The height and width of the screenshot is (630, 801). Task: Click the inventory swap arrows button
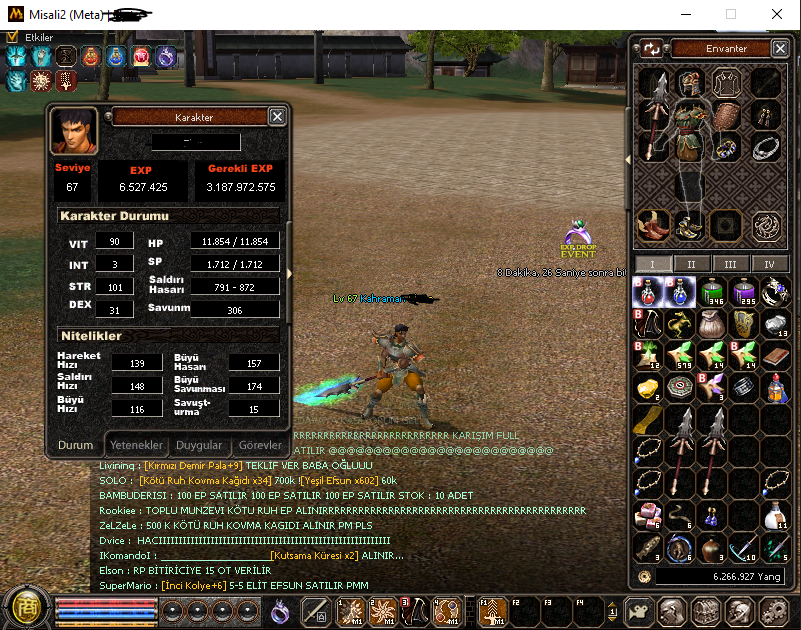651,48
